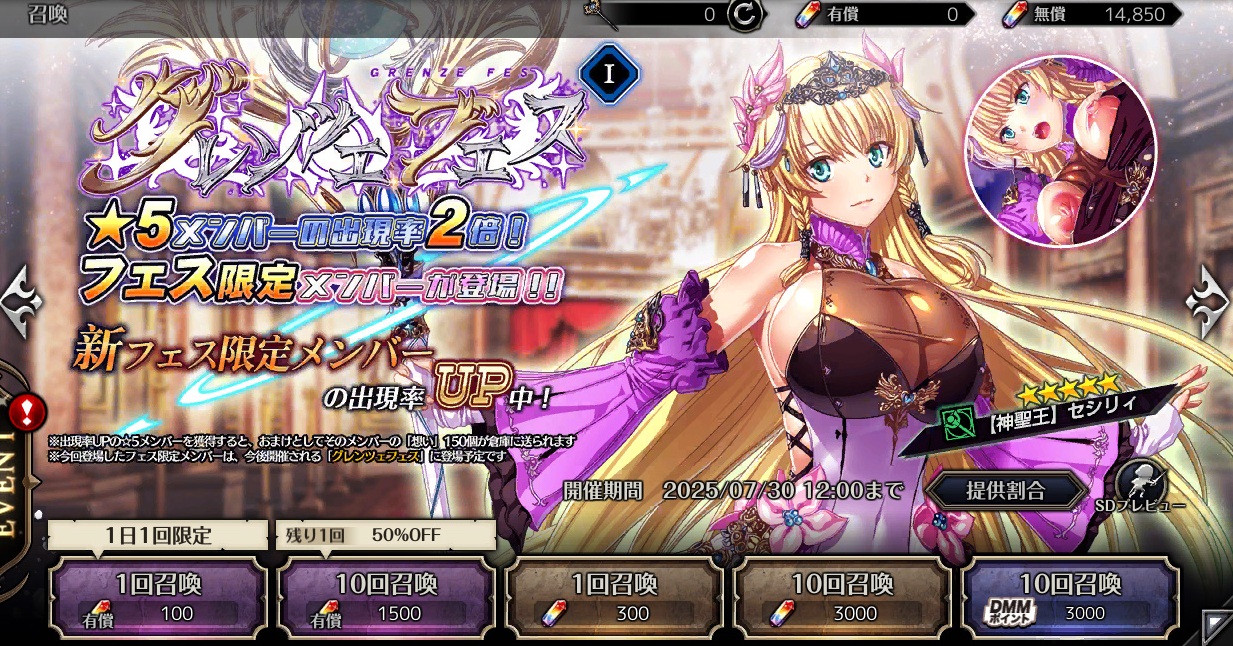1233x646 pixels.
Task: Open the 提供割合 drop rates button
Action: [1004, 490]
